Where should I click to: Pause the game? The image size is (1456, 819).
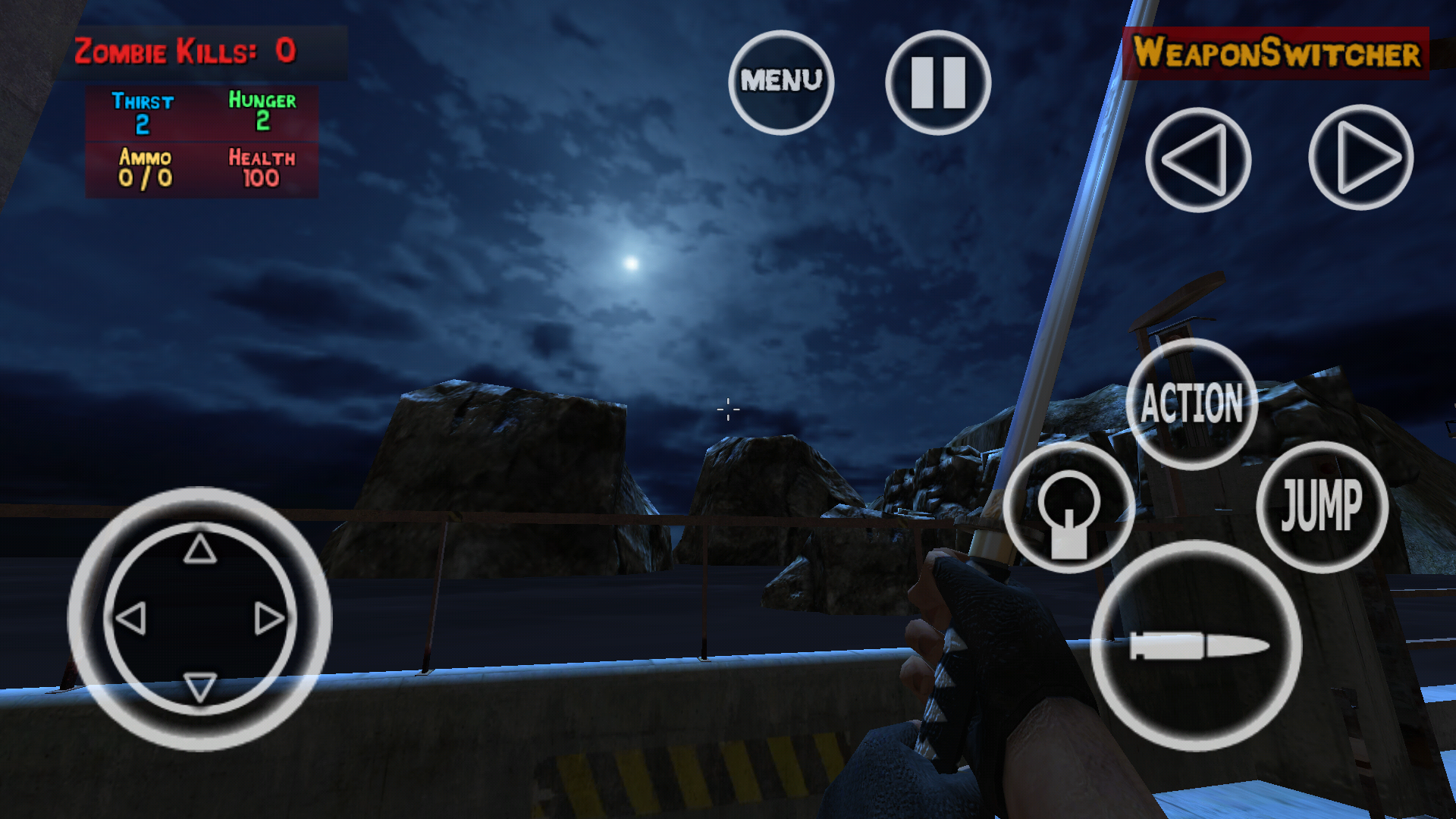pyautogui.click(x=937, y=82)
